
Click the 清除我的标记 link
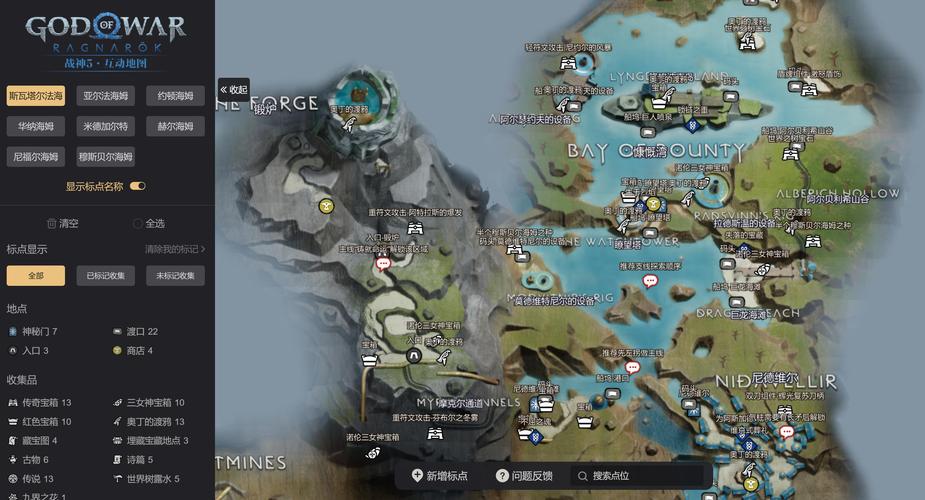175,249
